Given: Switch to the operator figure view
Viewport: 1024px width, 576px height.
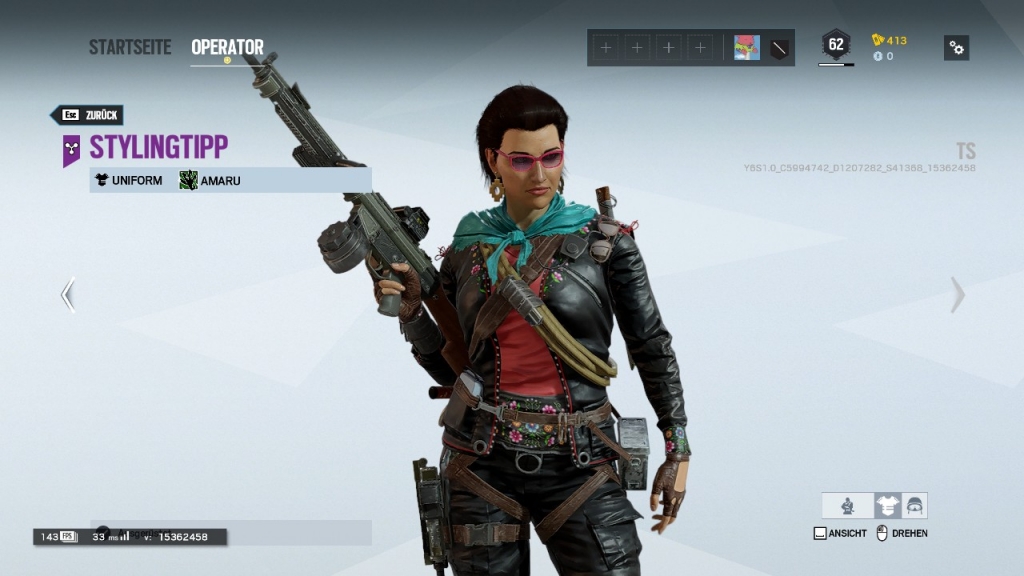Looking at the screenshot, I should click(x=847, y=505).
